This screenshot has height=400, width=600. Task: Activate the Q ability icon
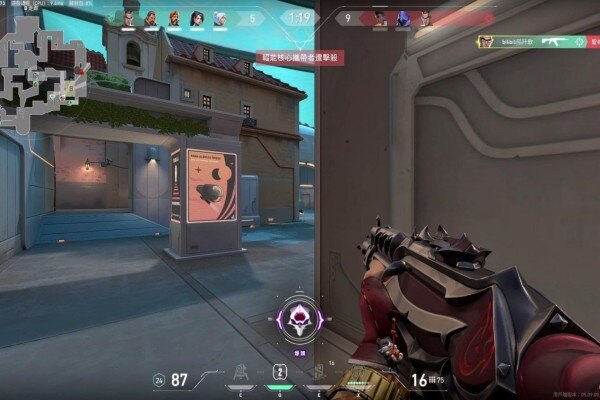tap(281, 372)
